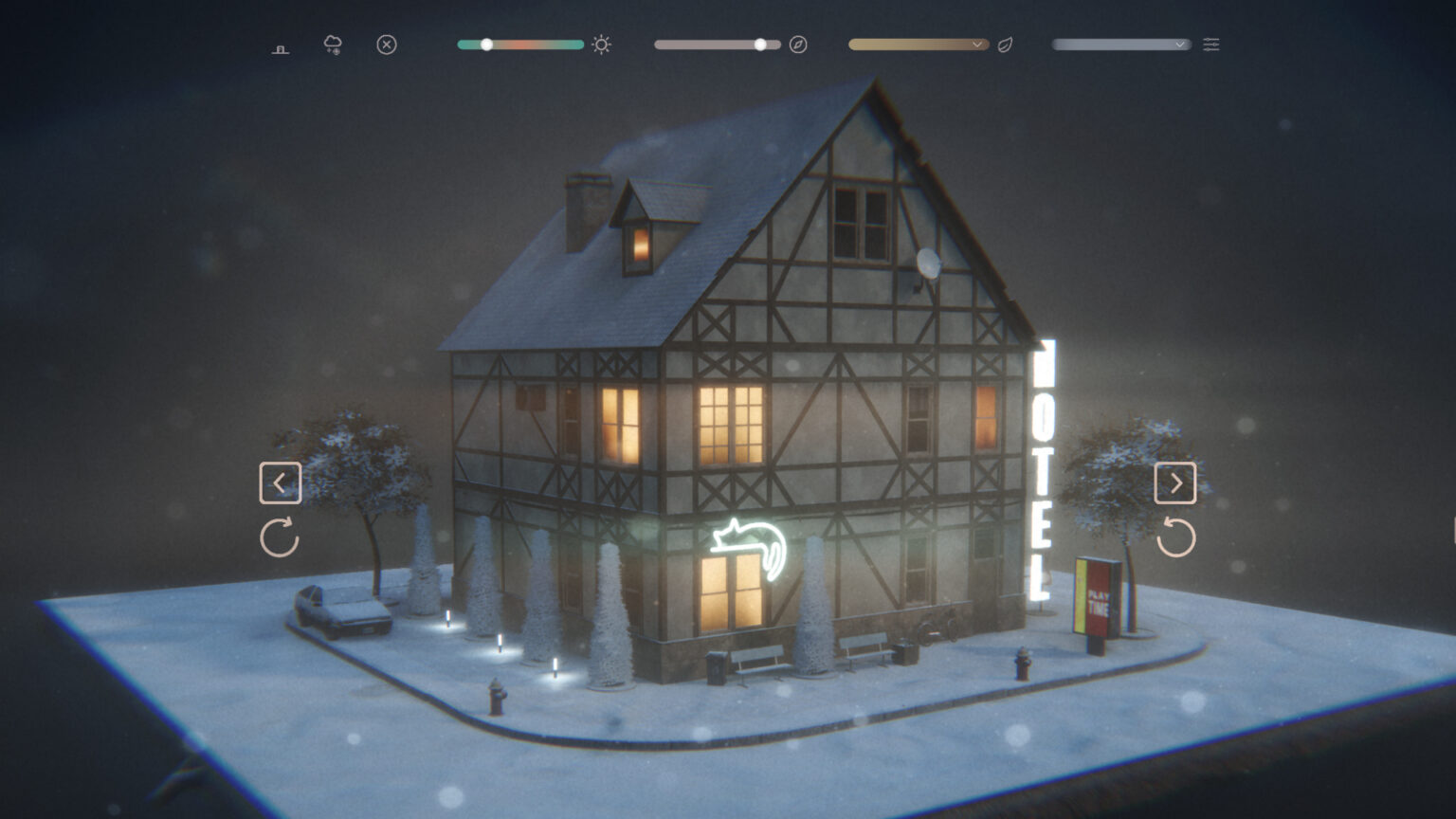Set the grey compass direction slider
The image size is (1456, 819).
tap(760, 45)
